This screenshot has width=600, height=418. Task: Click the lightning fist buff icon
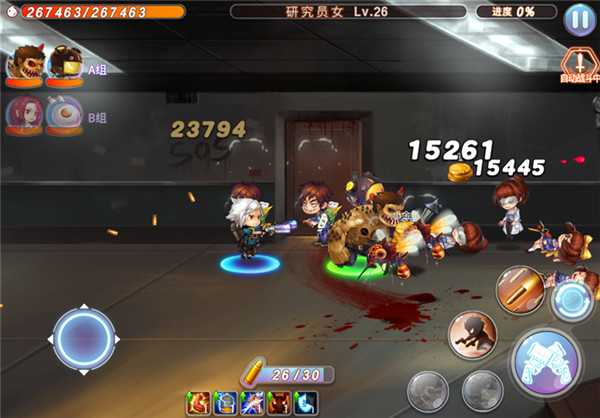(x=251, y=403)
